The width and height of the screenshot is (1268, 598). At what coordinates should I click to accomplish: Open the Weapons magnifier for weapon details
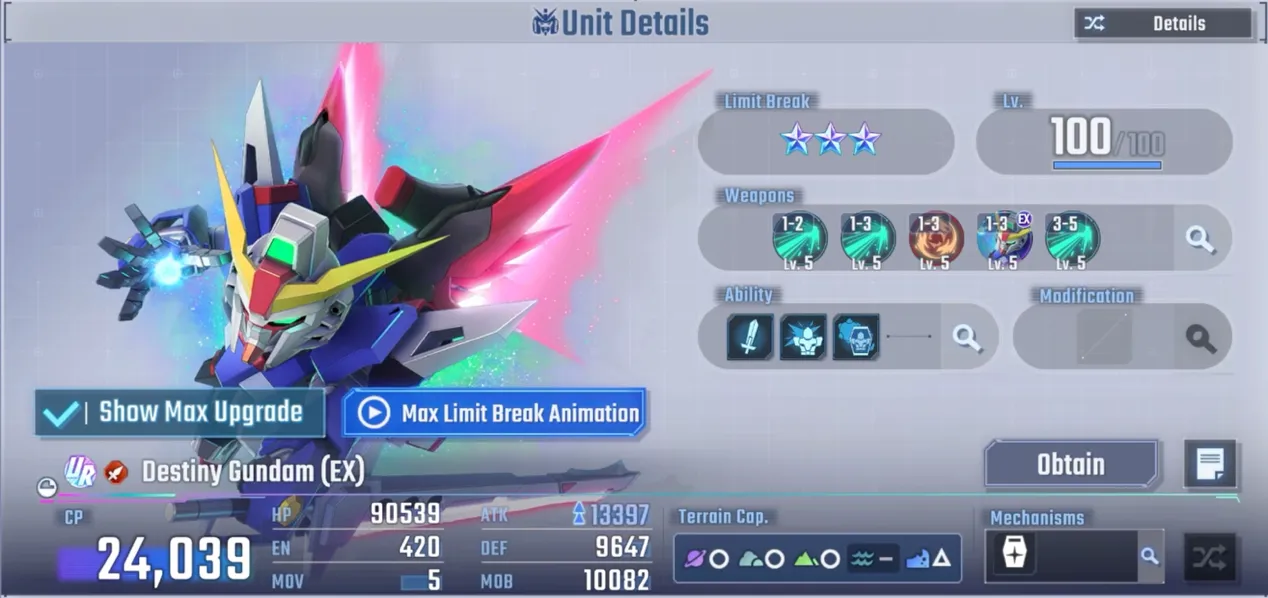click(1200, 239)
